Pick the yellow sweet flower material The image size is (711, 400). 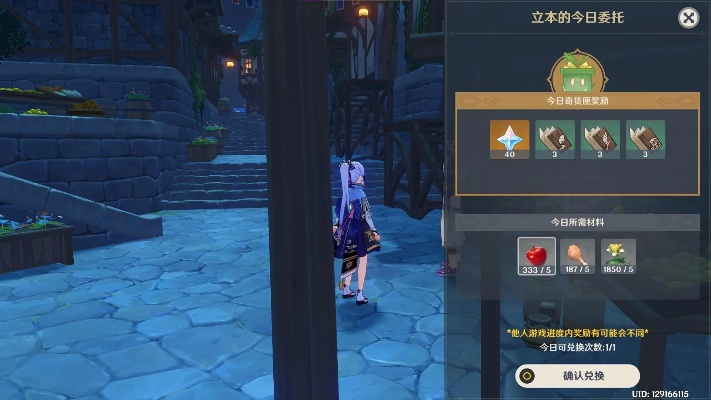tap(619, 255)
